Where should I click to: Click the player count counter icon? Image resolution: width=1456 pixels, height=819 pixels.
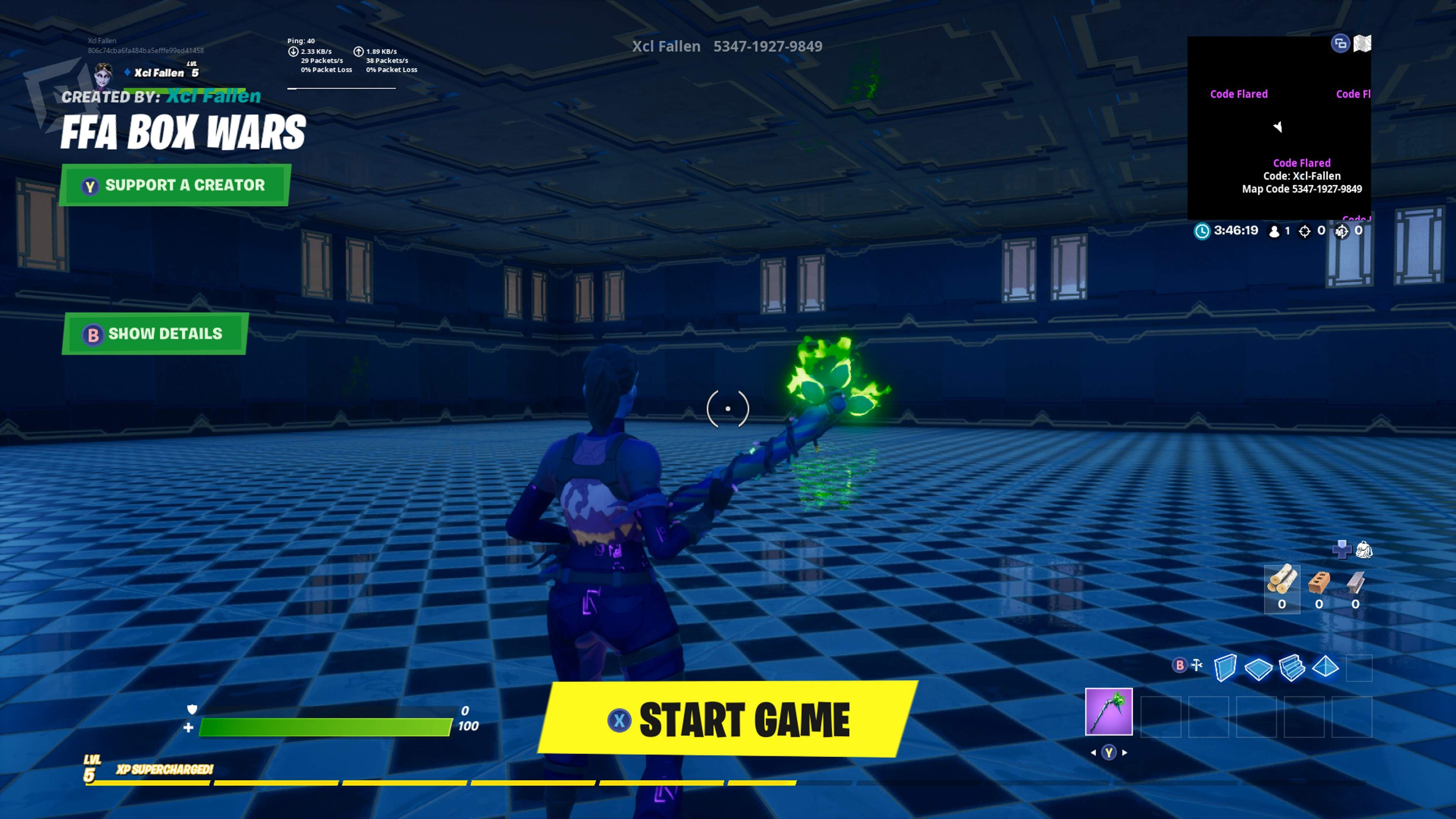1275,231
